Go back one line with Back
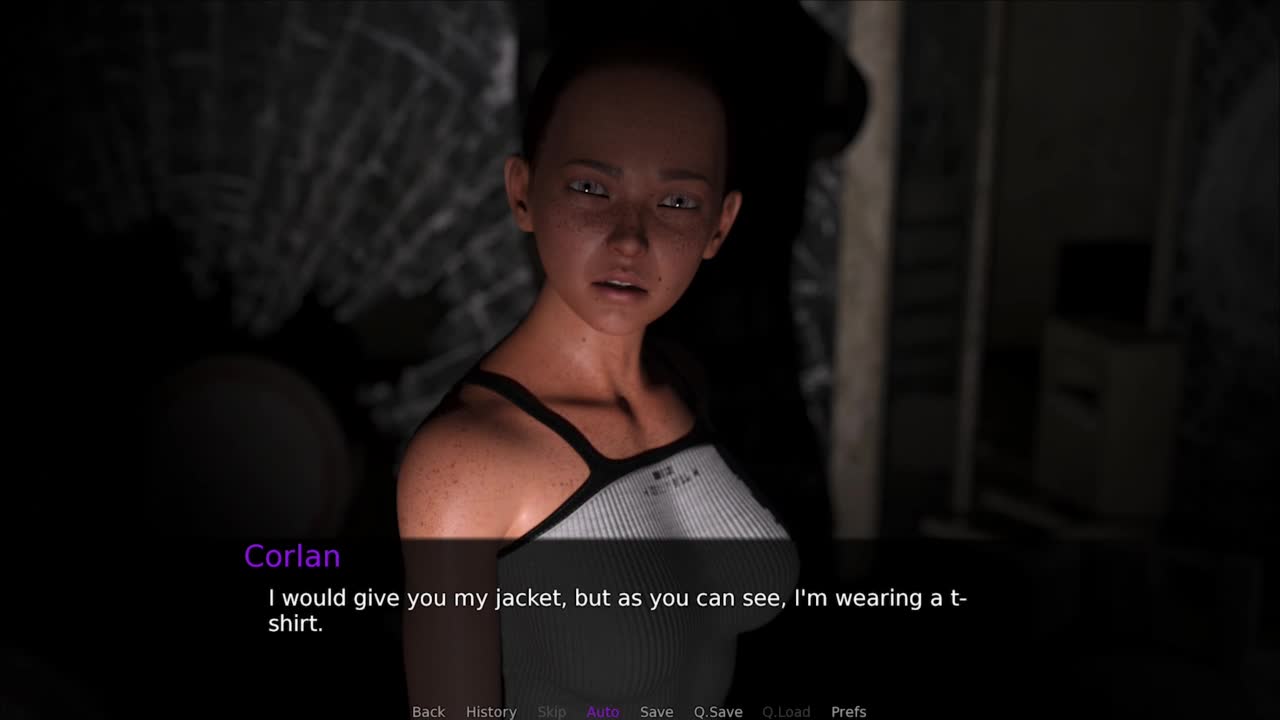Screen dimensions: 1280x720 tap(428, 711)
